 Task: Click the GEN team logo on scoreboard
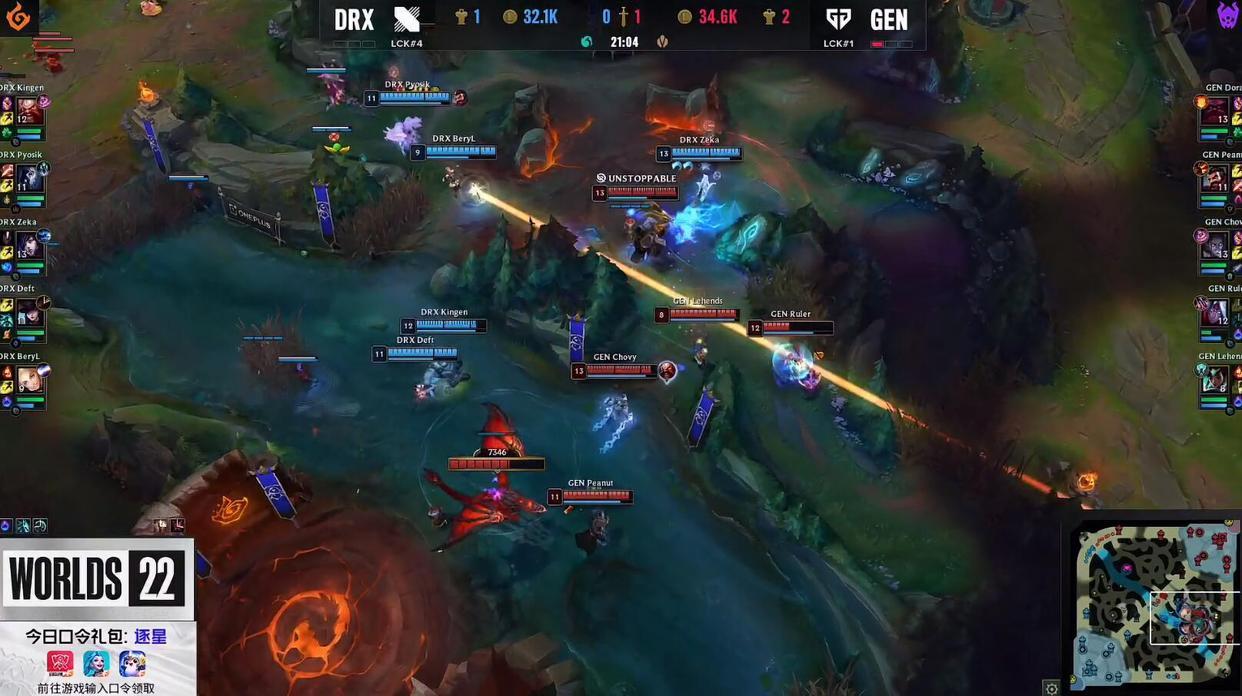[x=838, y=18]
